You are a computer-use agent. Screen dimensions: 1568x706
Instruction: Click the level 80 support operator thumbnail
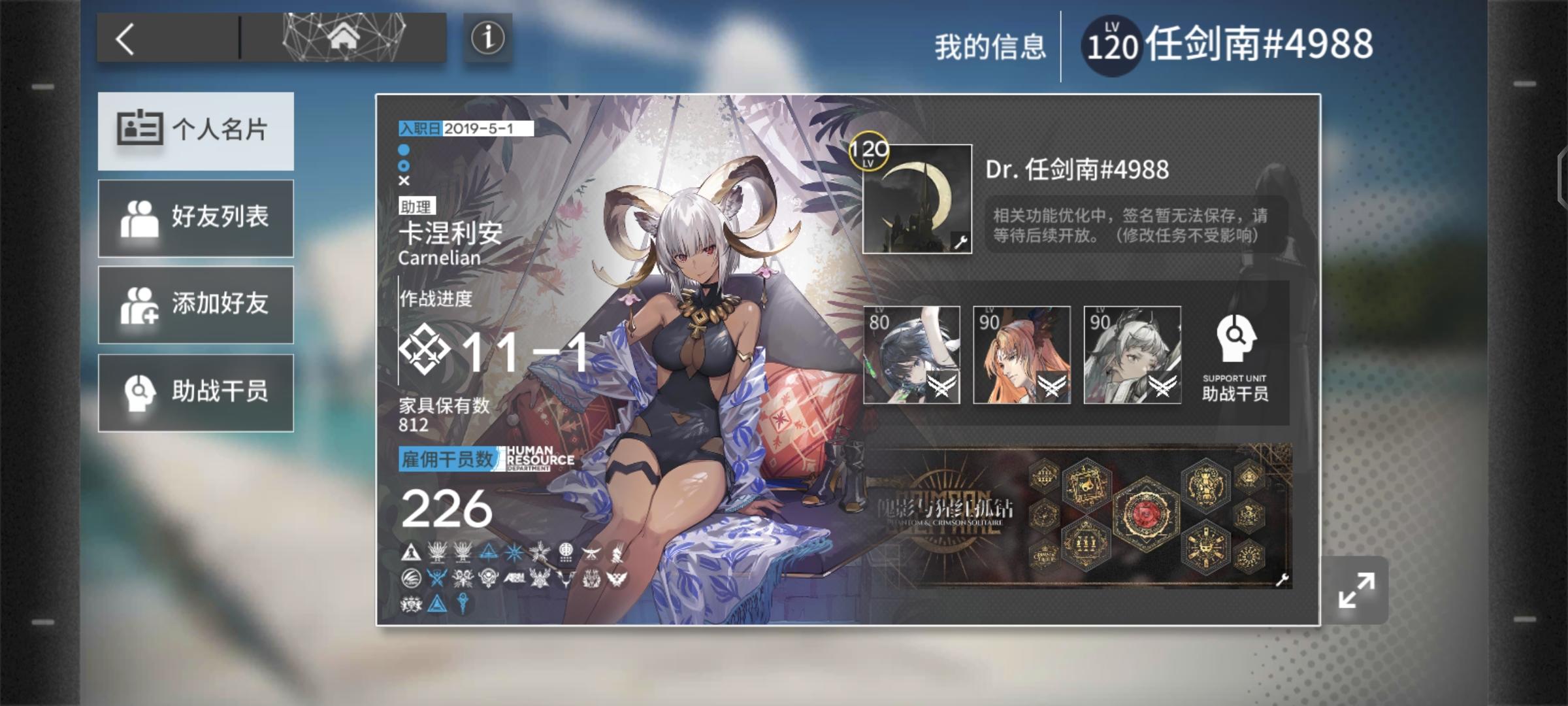tap(913, 354)
